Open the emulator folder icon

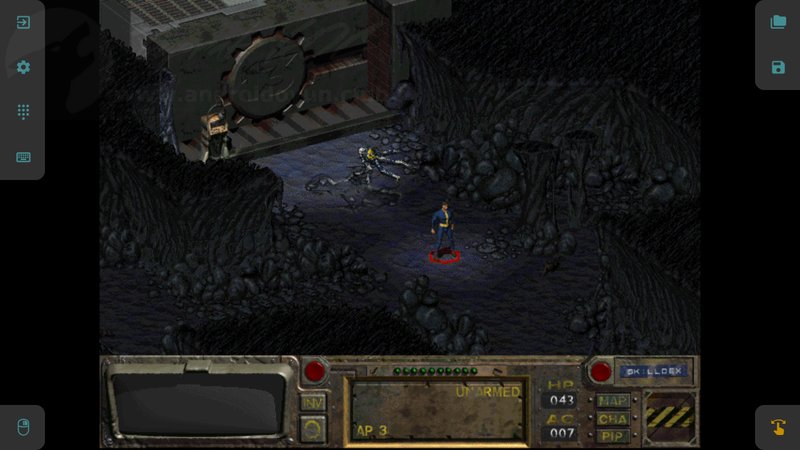(x=778, y=22)
